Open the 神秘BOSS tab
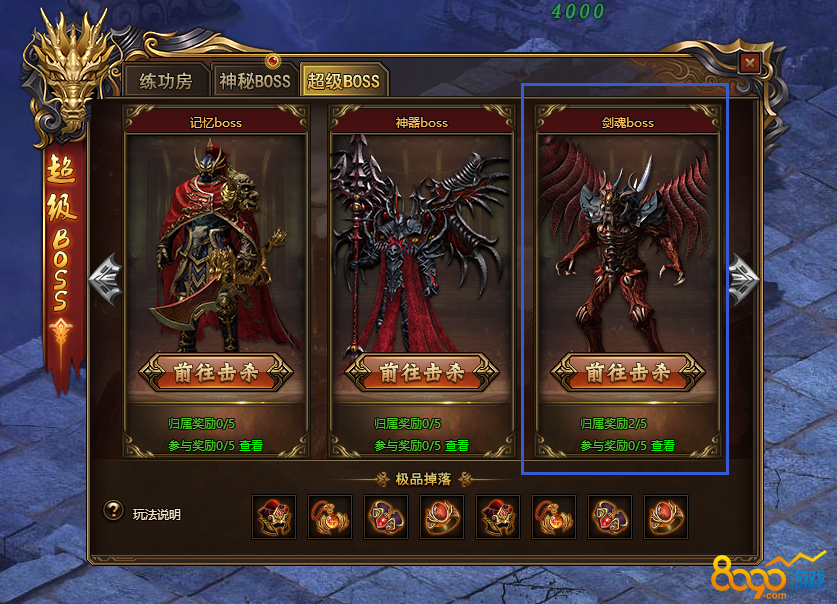 254,81
